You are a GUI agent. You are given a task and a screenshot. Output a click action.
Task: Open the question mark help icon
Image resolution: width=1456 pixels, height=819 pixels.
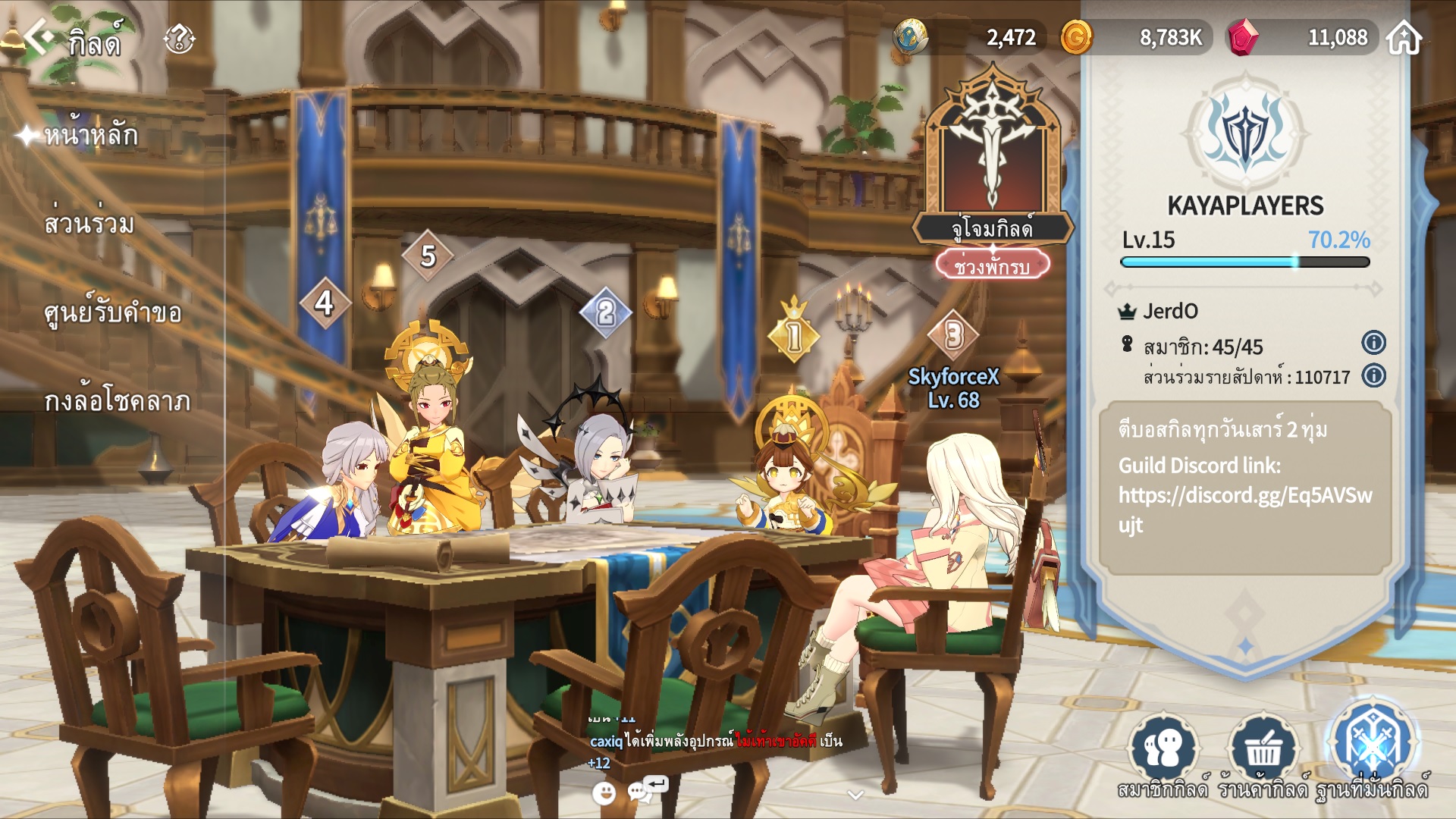pos(179,38)
